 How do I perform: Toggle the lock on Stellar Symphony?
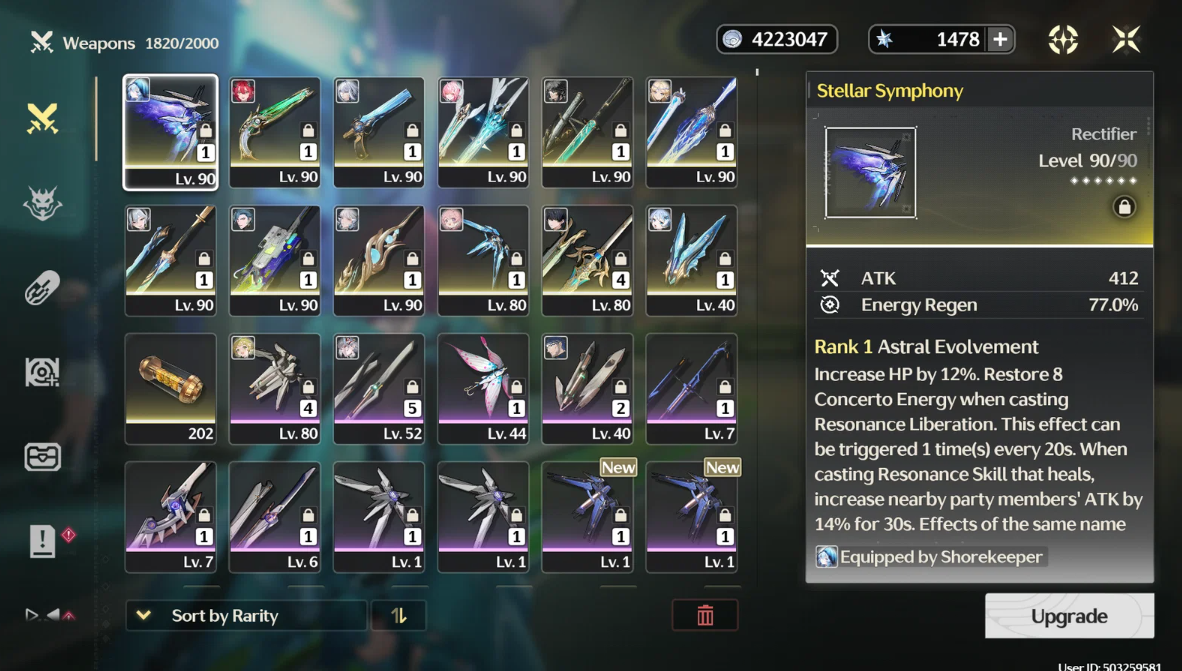[1124, 207]
